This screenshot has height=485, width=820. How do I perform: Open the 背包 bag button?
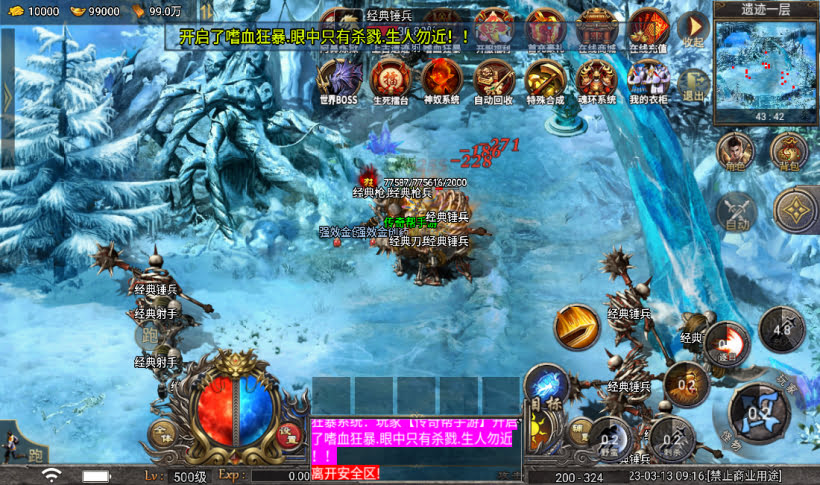789,152
